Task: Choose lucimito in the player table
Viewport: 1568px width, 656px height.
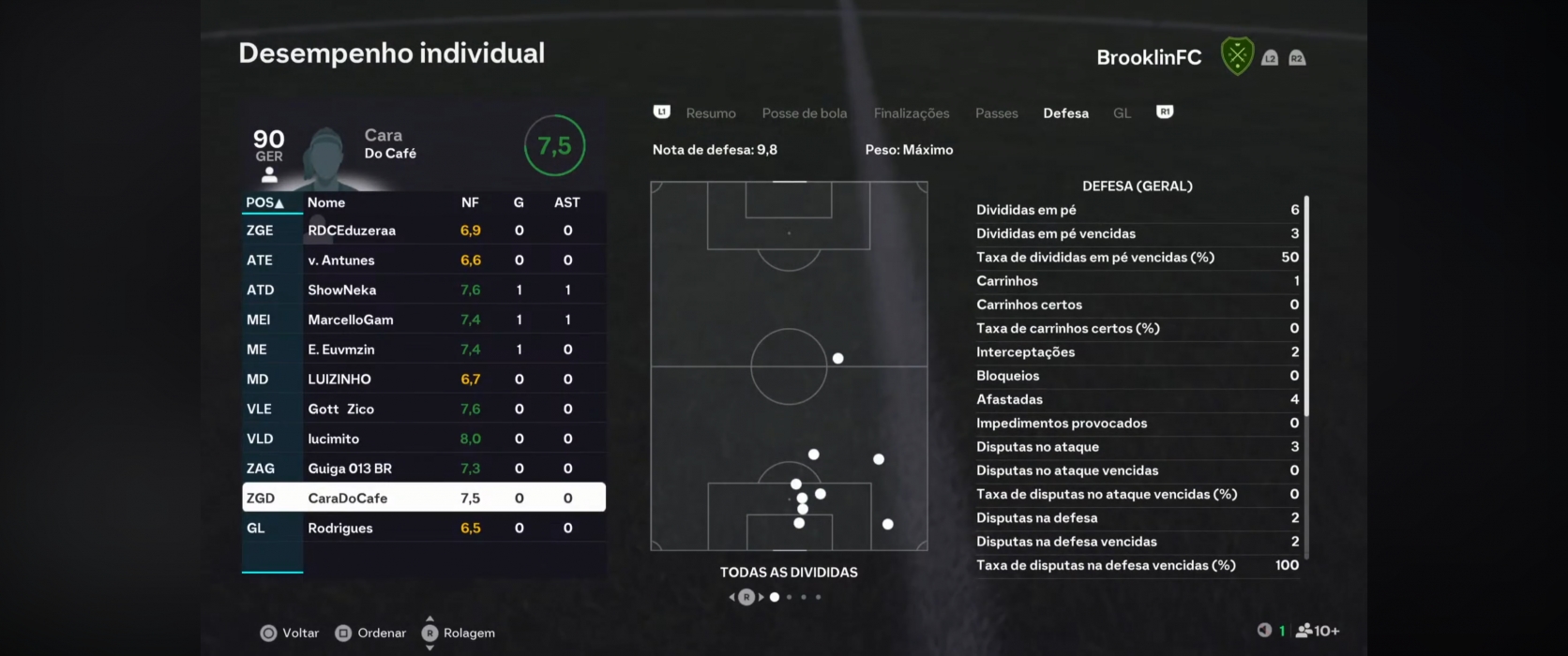Action: [423, 439]
